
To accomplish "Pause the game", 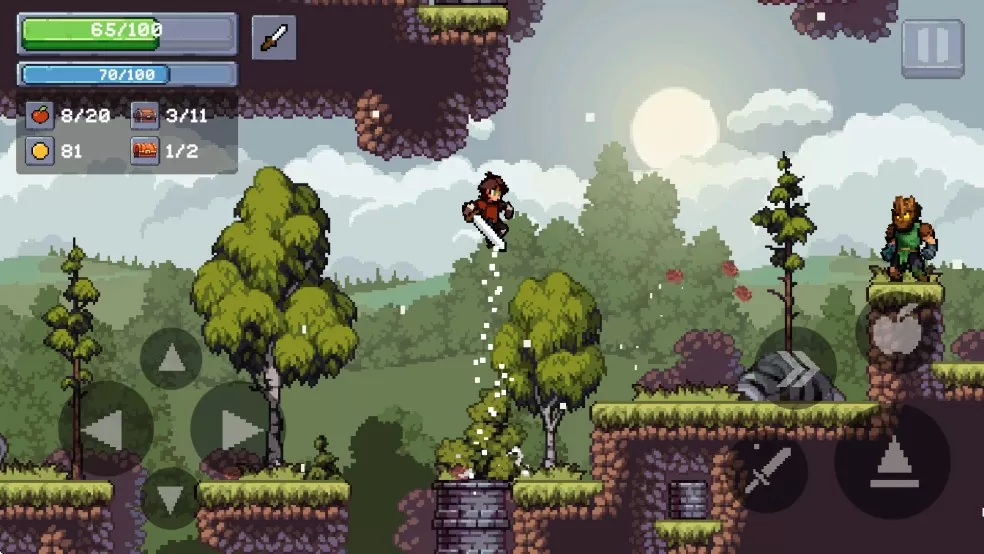I will 933,47.
